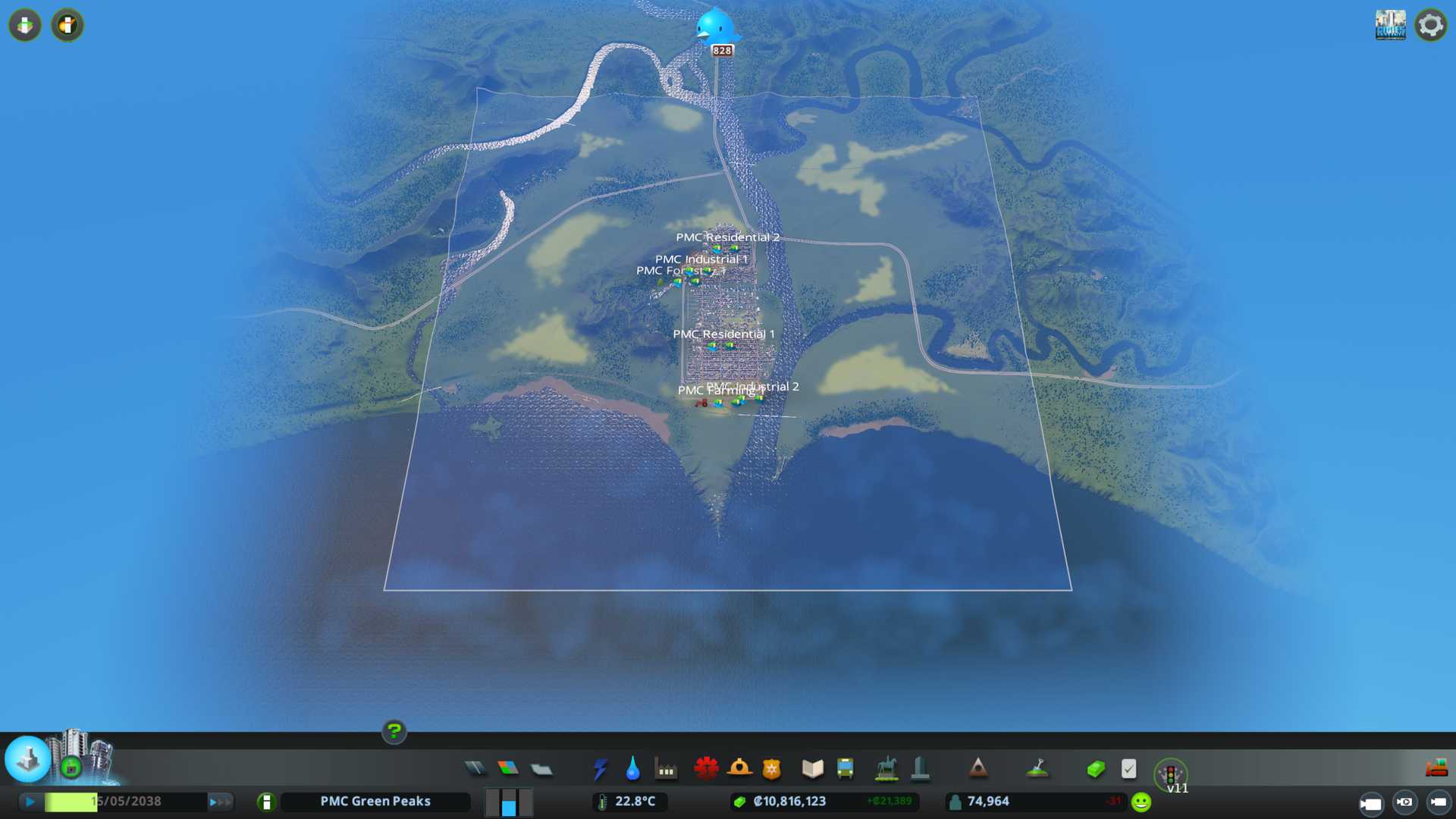Open the Policies checkmark panel
This screenshot has width=1456, height=819.
[x=1128, y=769]
